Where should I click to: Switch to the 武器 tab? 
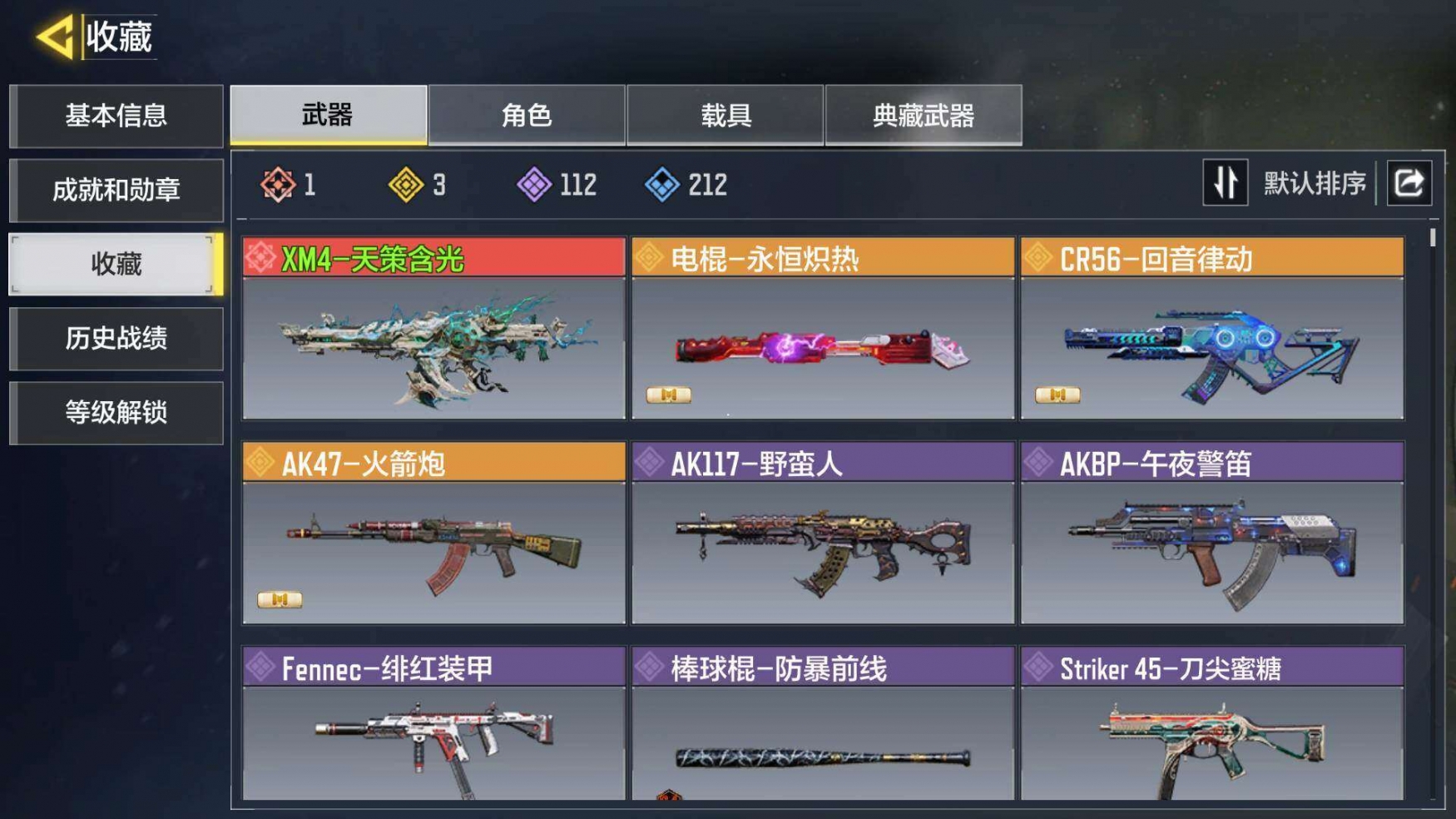tap(328, 115)
